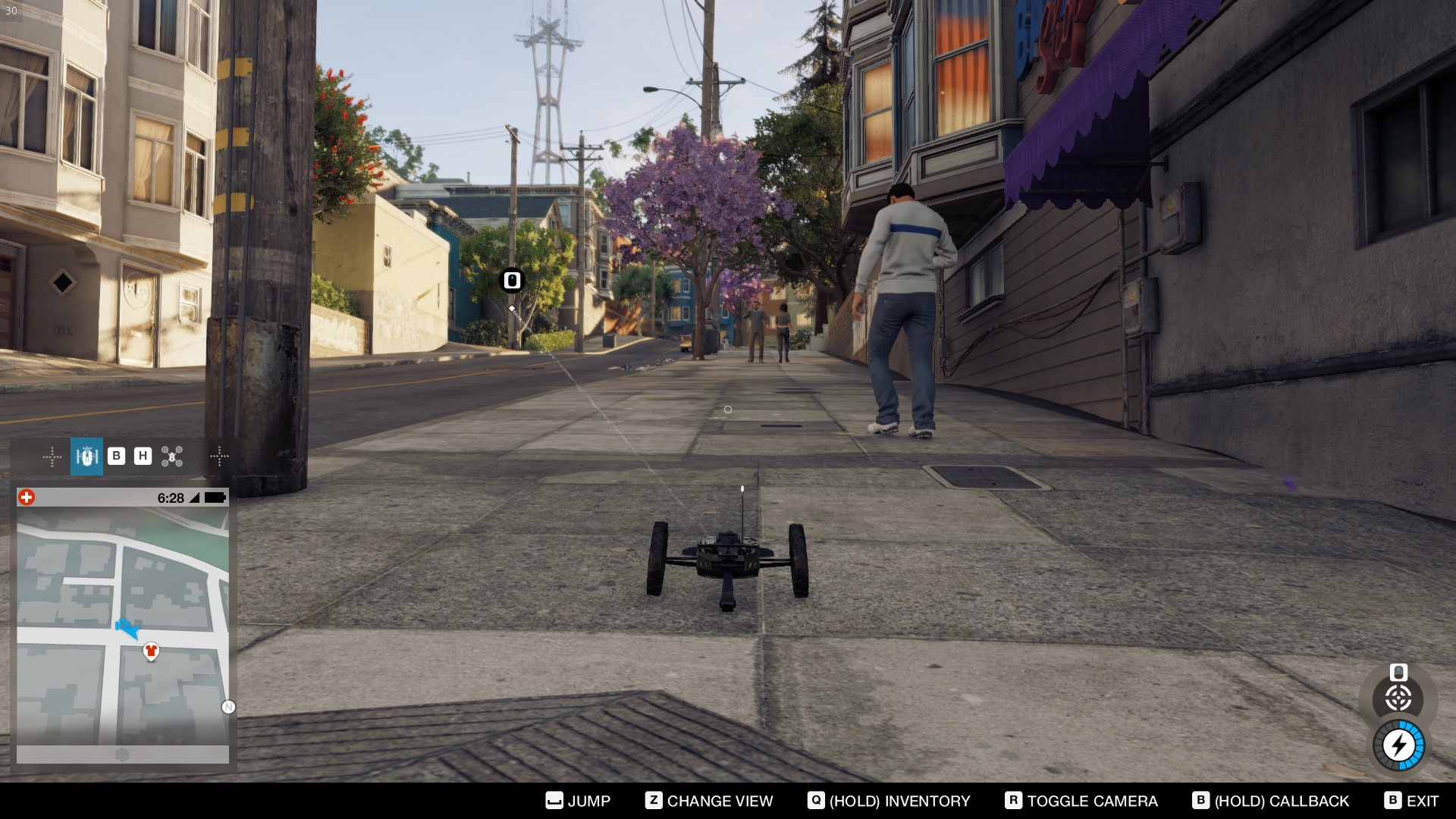Select the quadcopter drone icon
Screen dimensions: 1456x819
pos(172,457)
